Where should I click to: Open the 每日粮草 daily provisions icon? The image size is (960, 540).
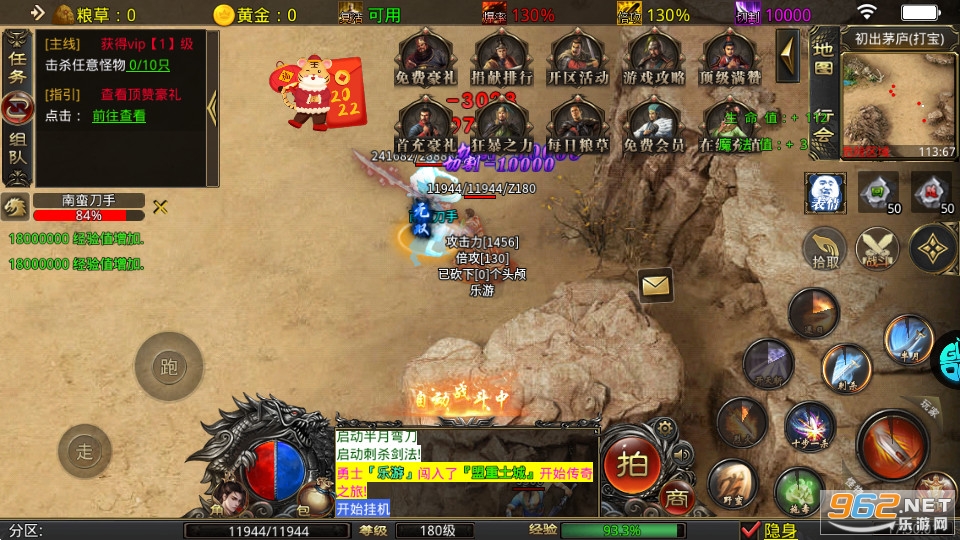pos(578,124)
